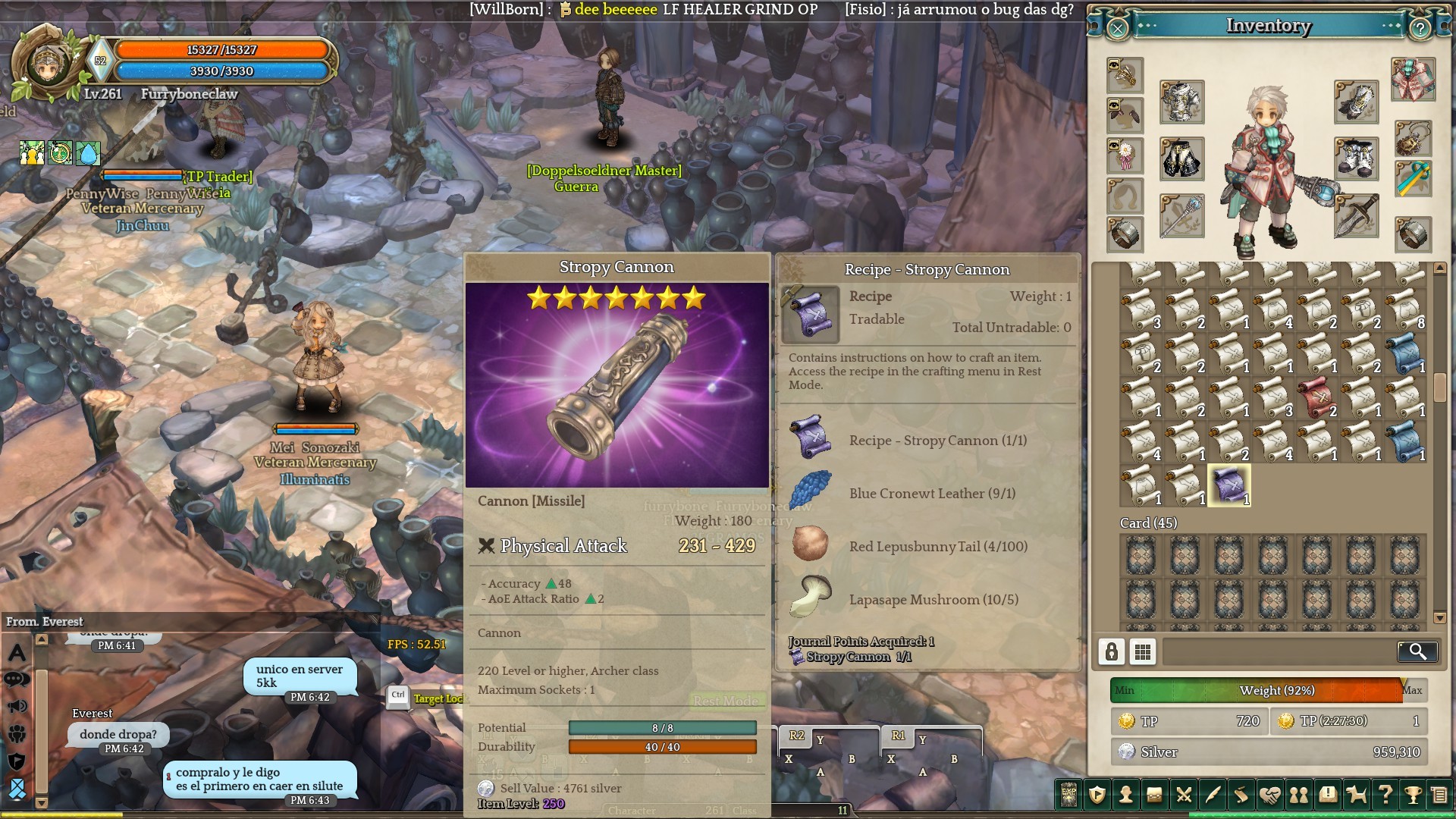Select the equipped white armor top slot

[1181, 102]
